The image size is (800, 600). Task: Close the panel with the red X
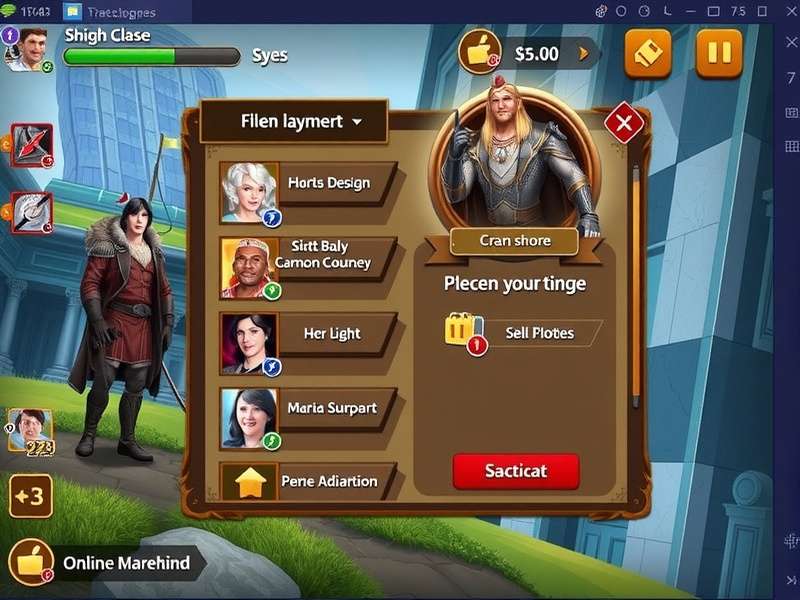pyautogui.click(x=624, y=124)
